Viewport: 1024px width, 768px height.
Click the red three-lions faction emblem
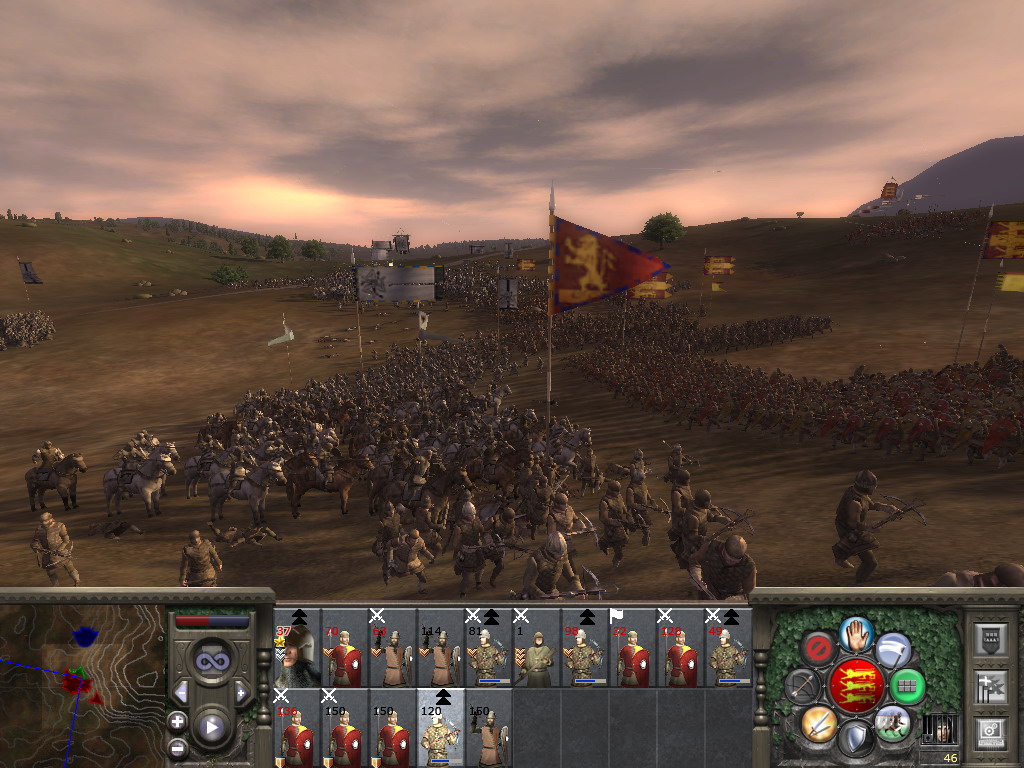[856, 686]
